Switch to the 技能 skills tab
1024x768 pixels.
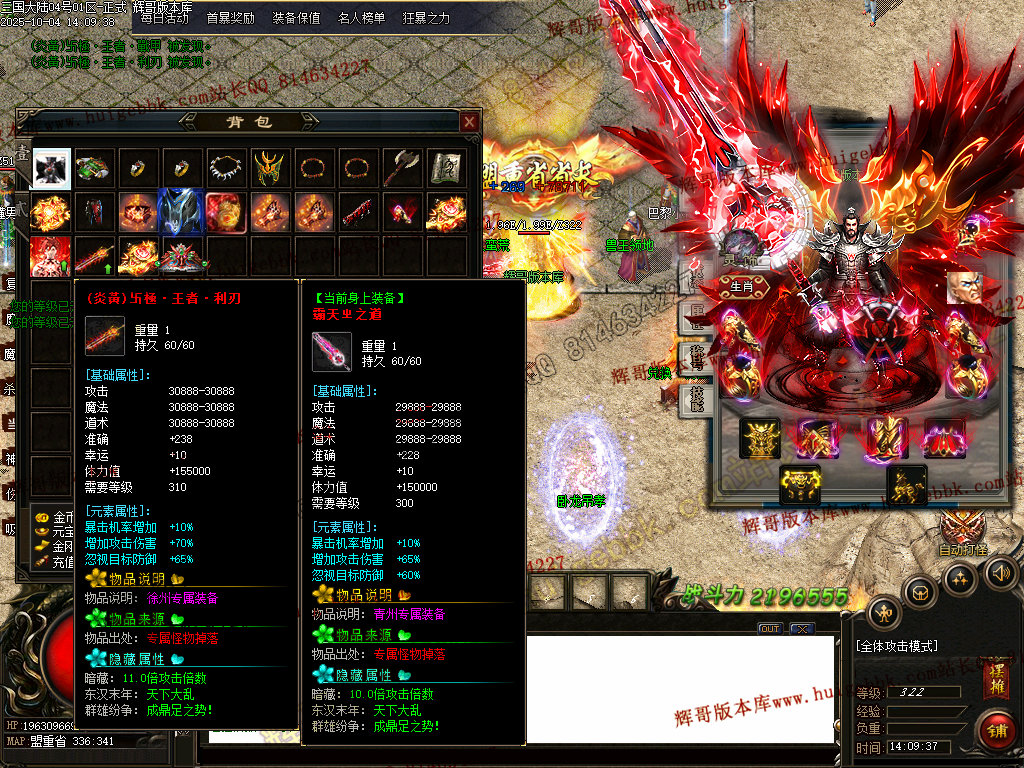tap(697, 401)
